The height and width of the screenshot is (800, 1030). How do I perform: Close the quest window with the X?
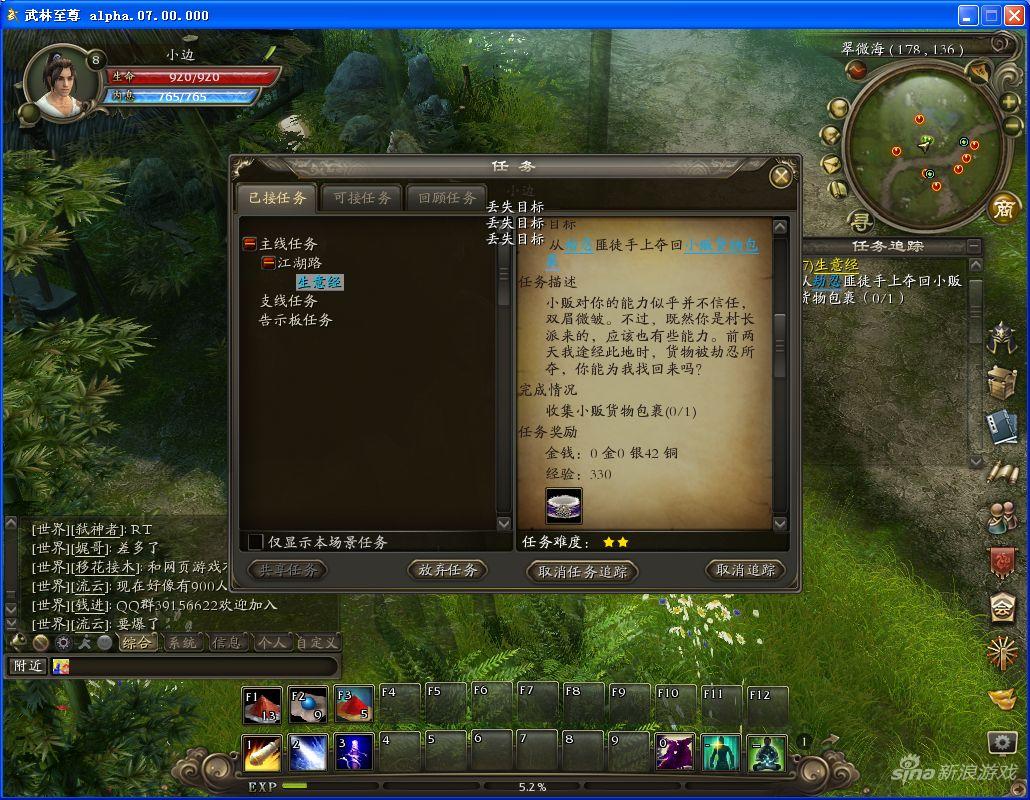click(781, 177)
